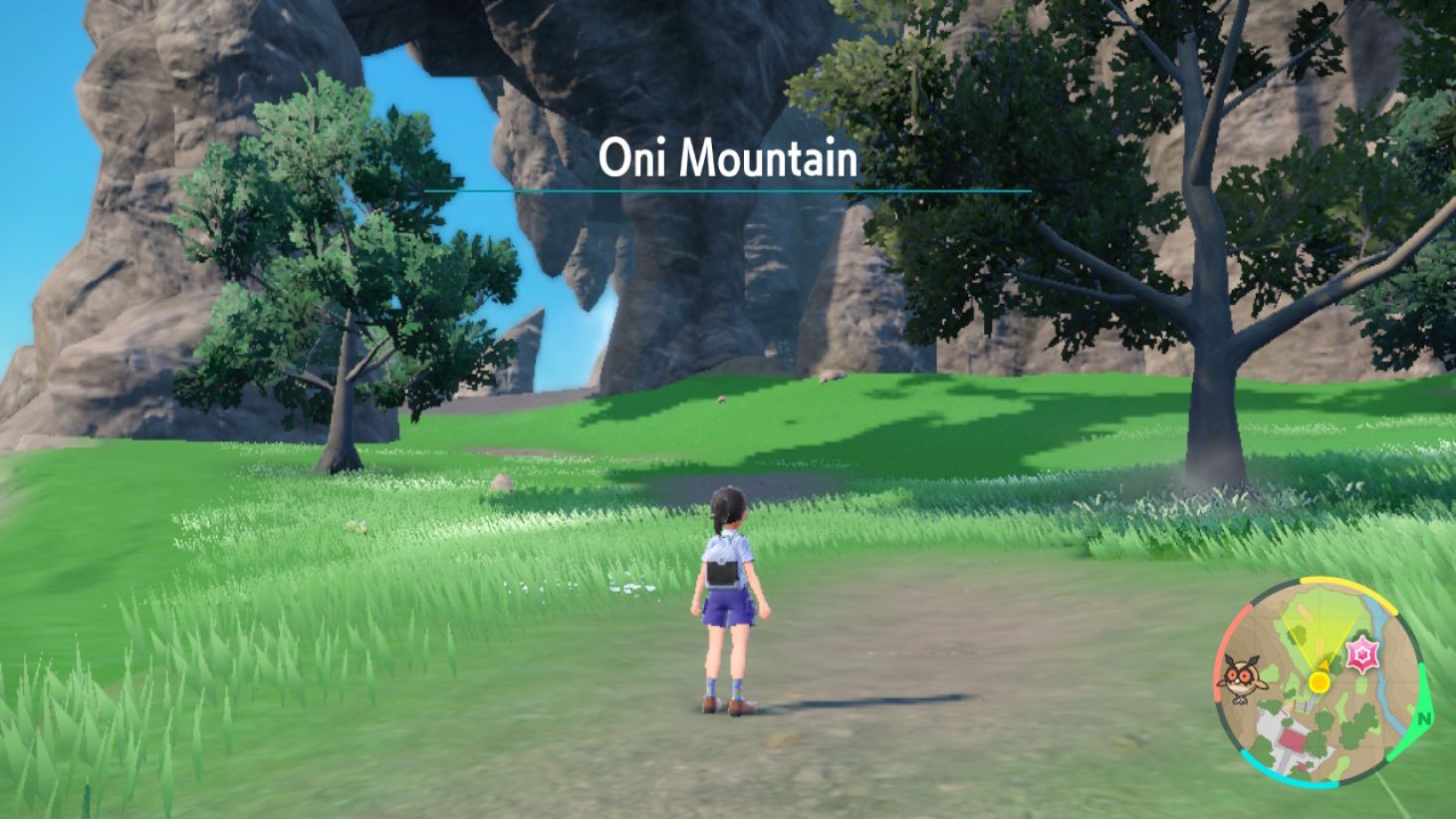Screen dimensions: 1456x819
Task: Click the orange direction arrow above the player marker
Action: point(1325,666)
